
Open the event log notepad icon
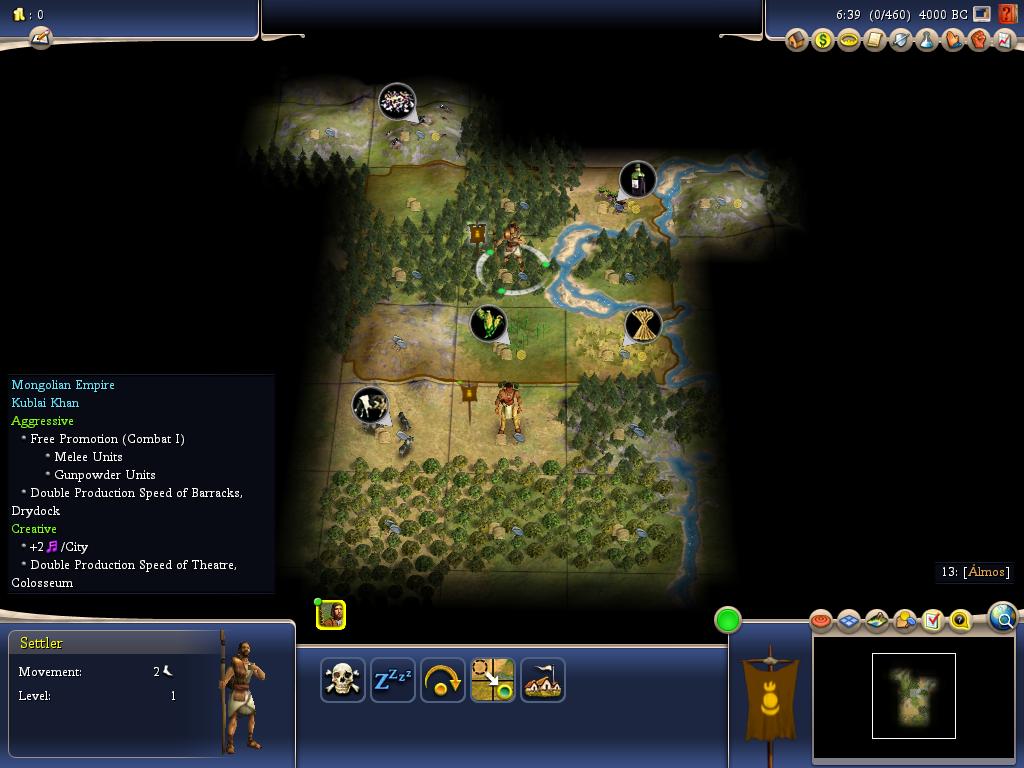pos(40,37)
